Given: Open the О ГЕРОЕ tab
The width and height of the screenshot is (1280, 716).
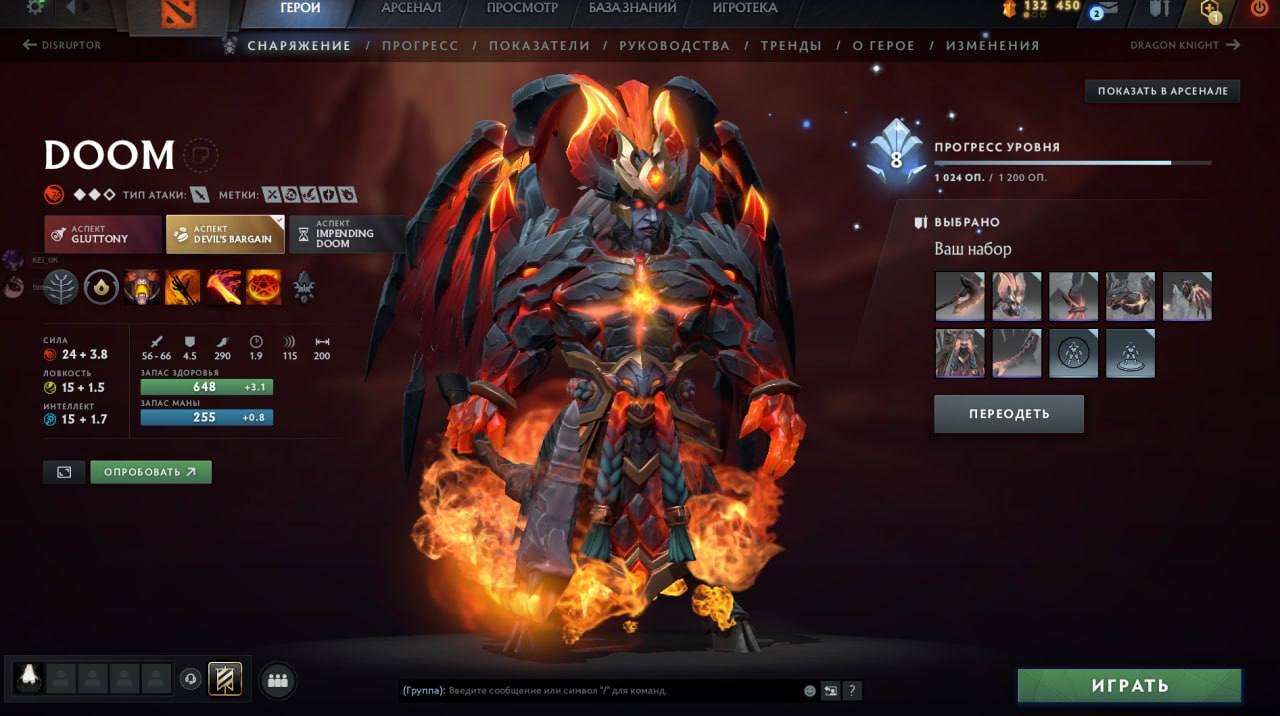Looking at the screenshot, I should (883, 46).
